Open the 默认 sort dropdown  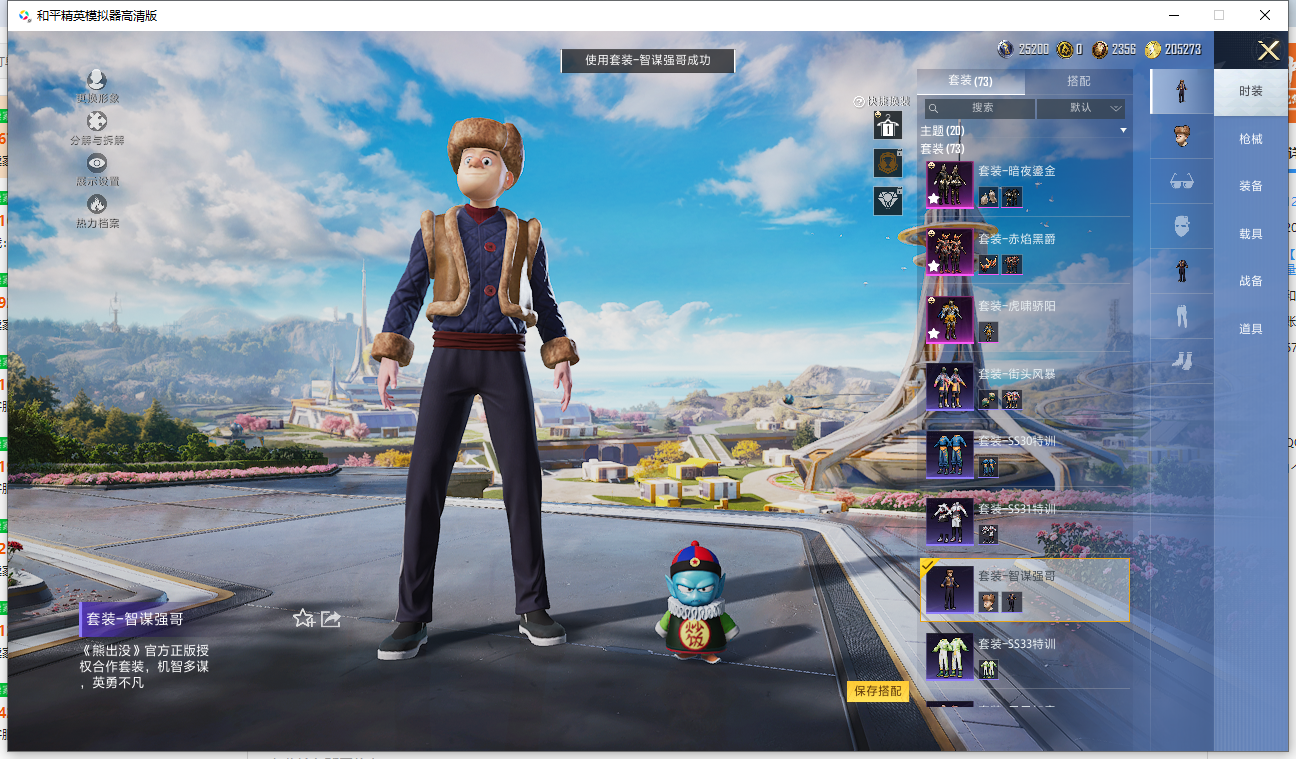1081,108
